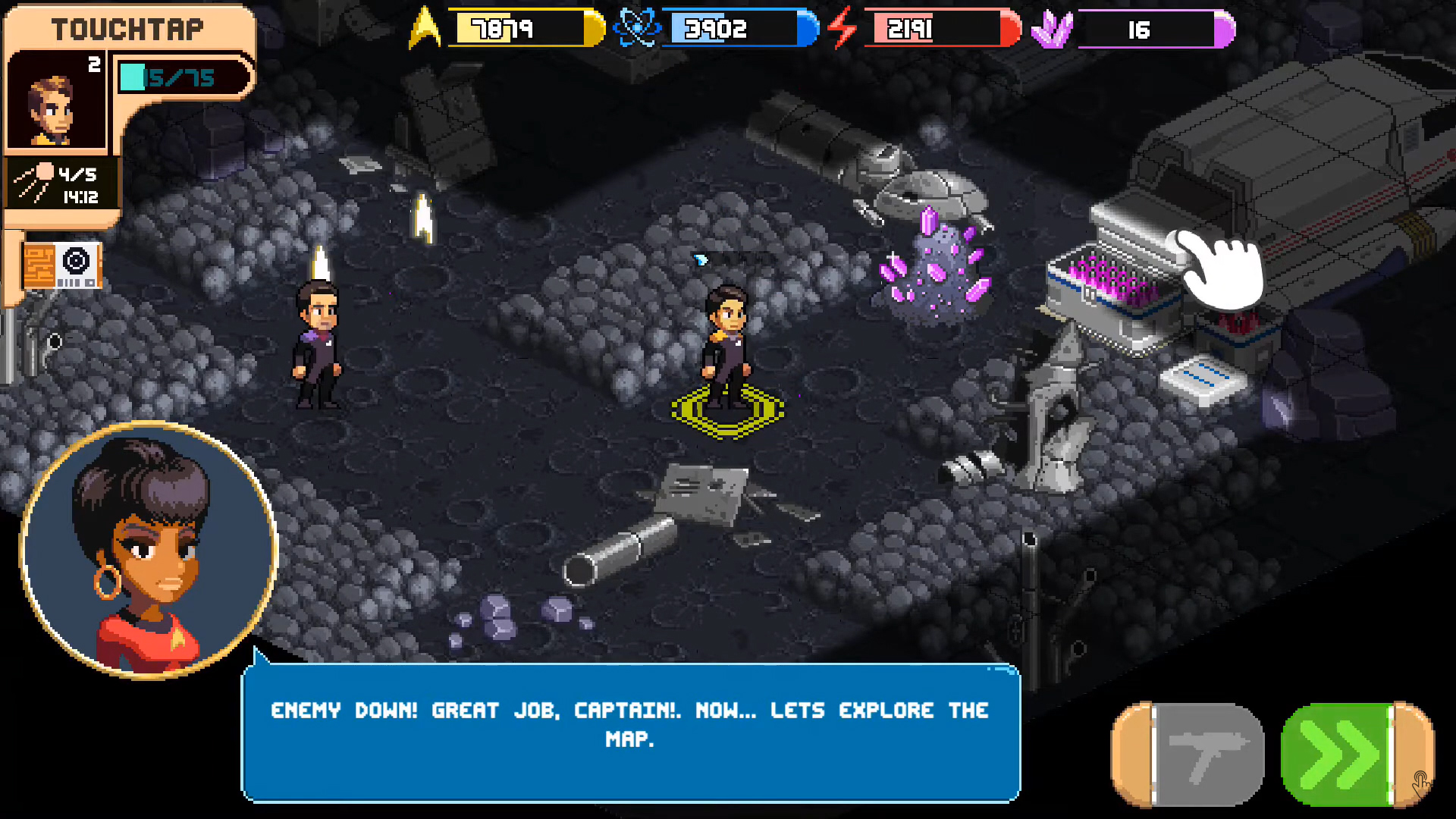
Task: Select the gold Starfleet insignia resource icon
Action: (424, 29)
